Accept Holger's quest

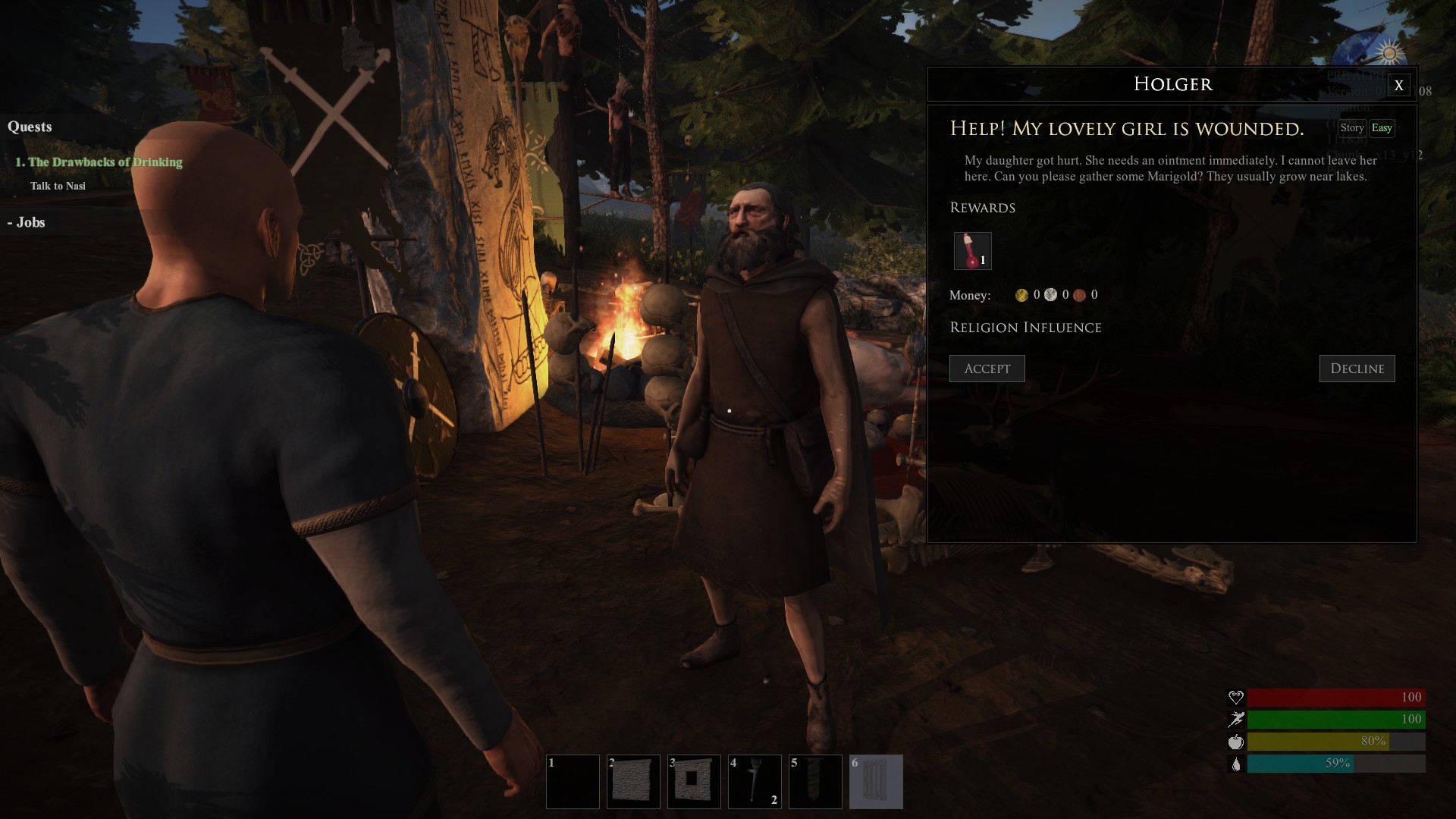pyautogui.click(x=987, y=369)
